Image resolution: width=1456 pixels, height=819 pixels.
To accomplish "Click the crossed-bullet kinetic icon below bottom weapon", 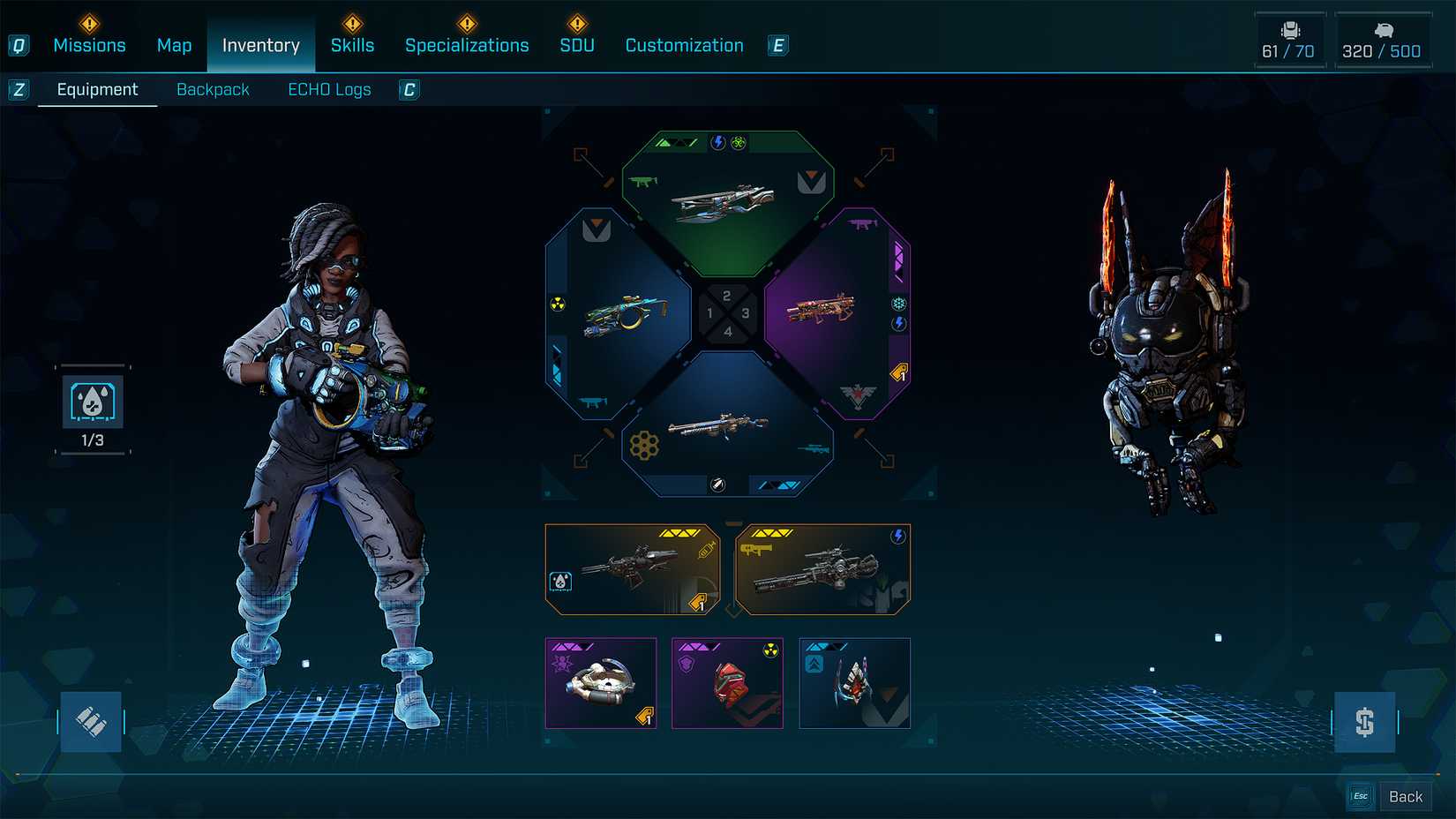I will tap(717, 483).
